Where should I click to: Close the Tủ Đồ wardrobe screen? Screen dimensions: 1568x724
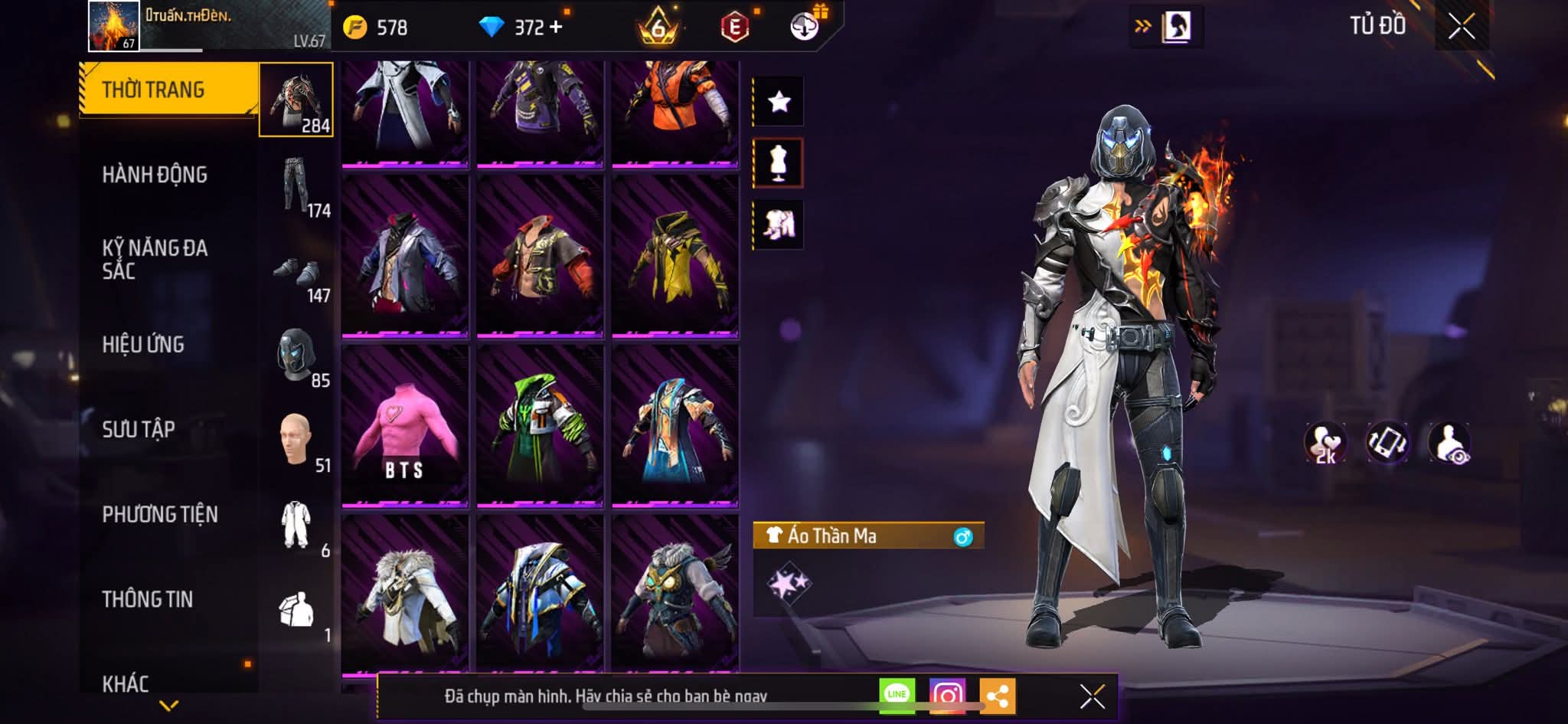(x=1462, y=28)
